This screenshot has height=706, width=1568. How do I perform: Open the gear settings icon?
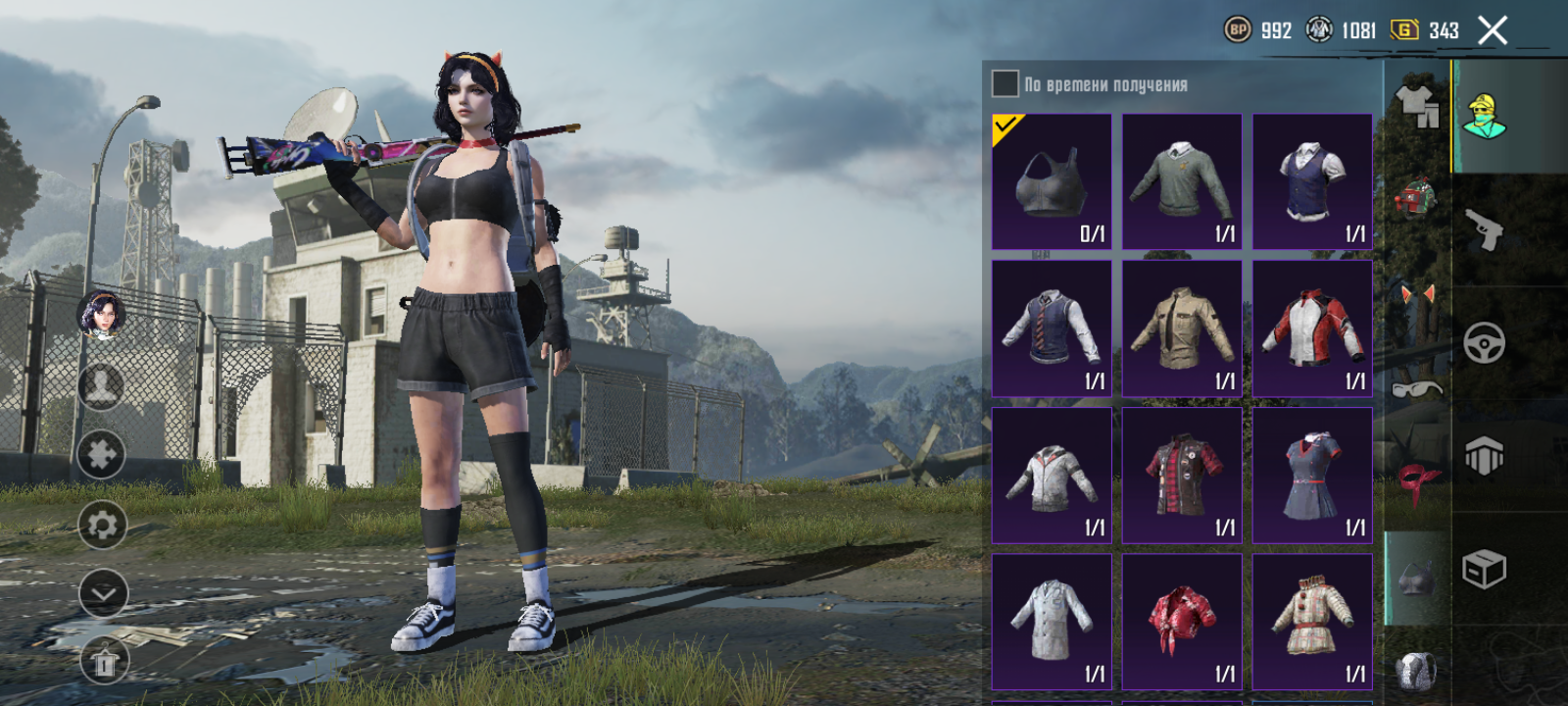click(102, 526)
